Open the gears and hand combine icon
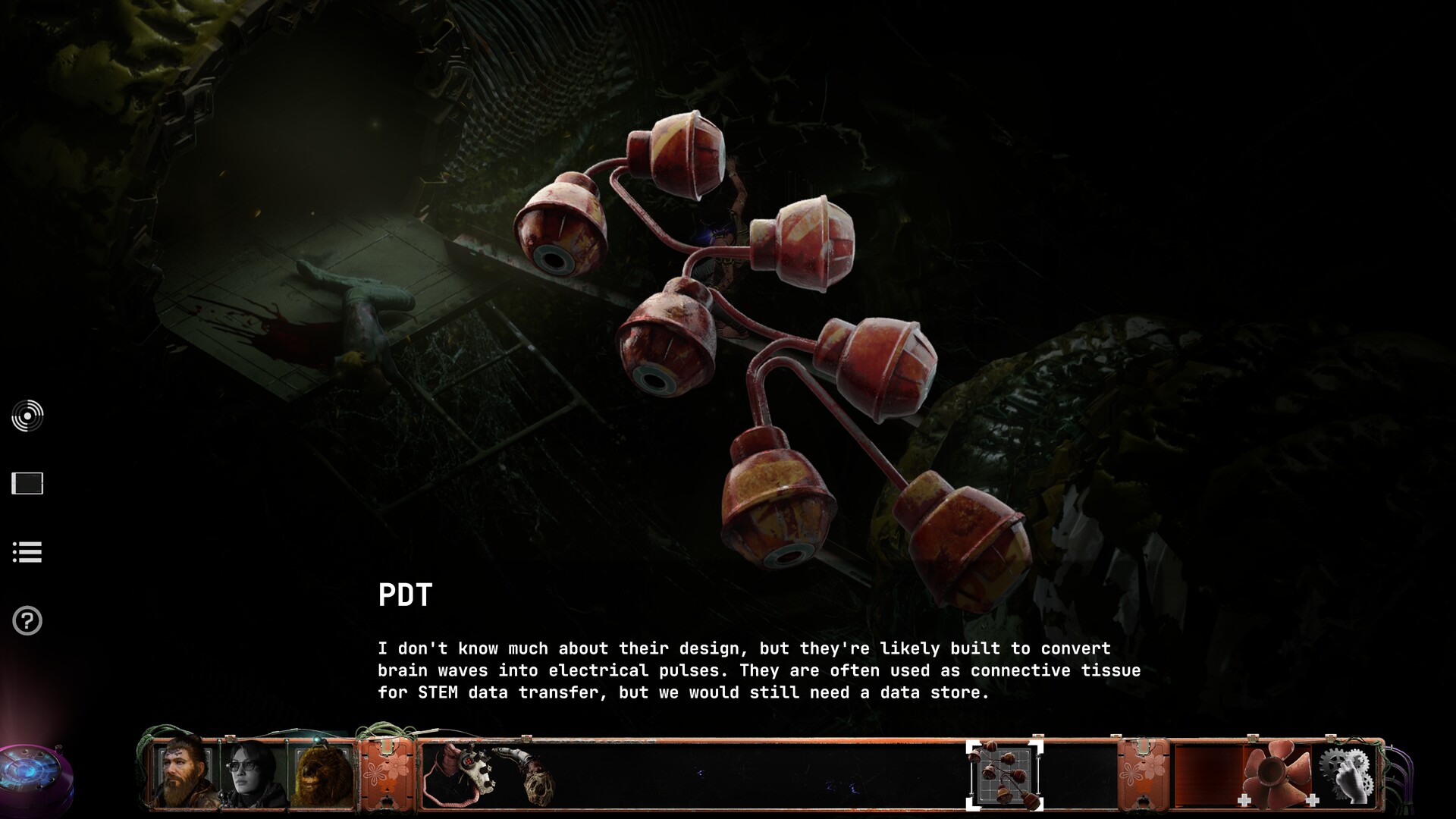1456x819 pixels. [1347, 775]
